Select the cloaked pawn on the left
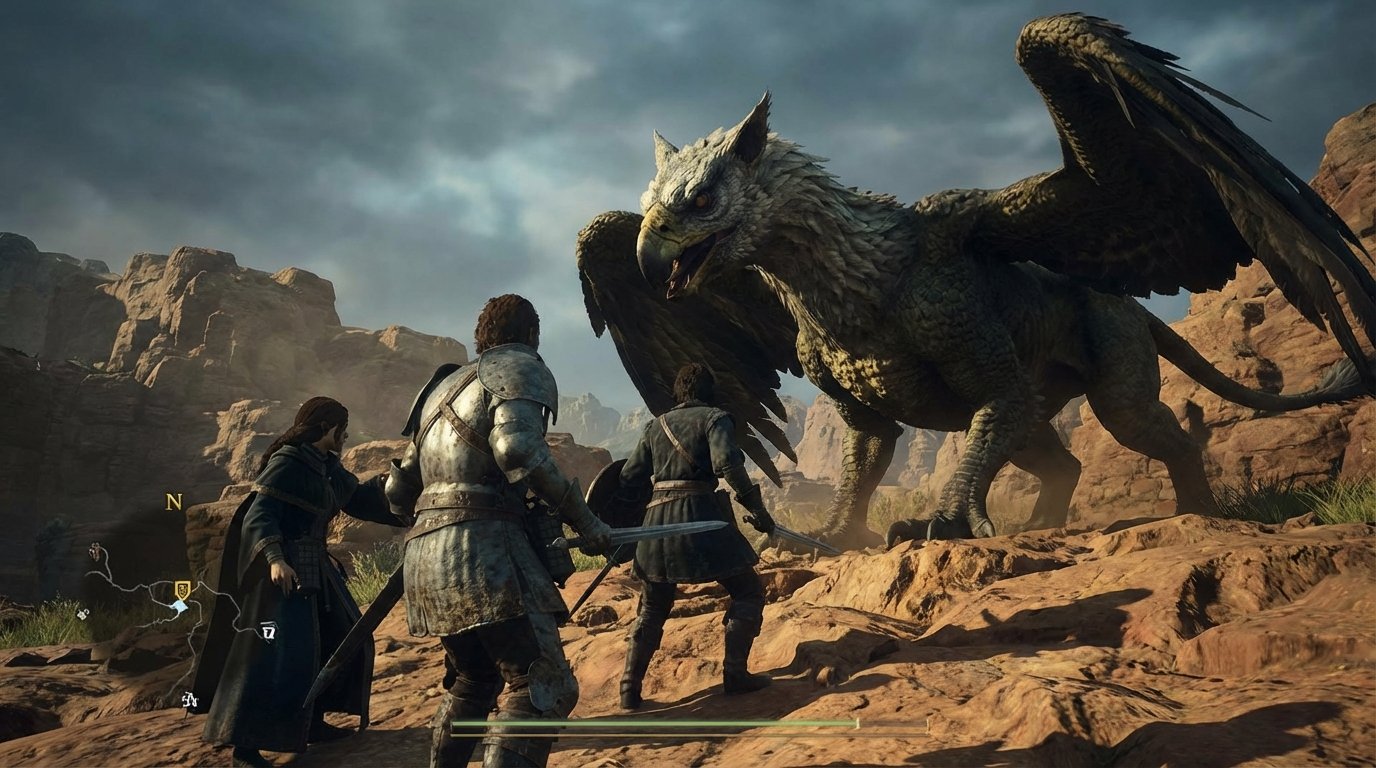This screenshot has height=768, width=1376. [300, 540]
